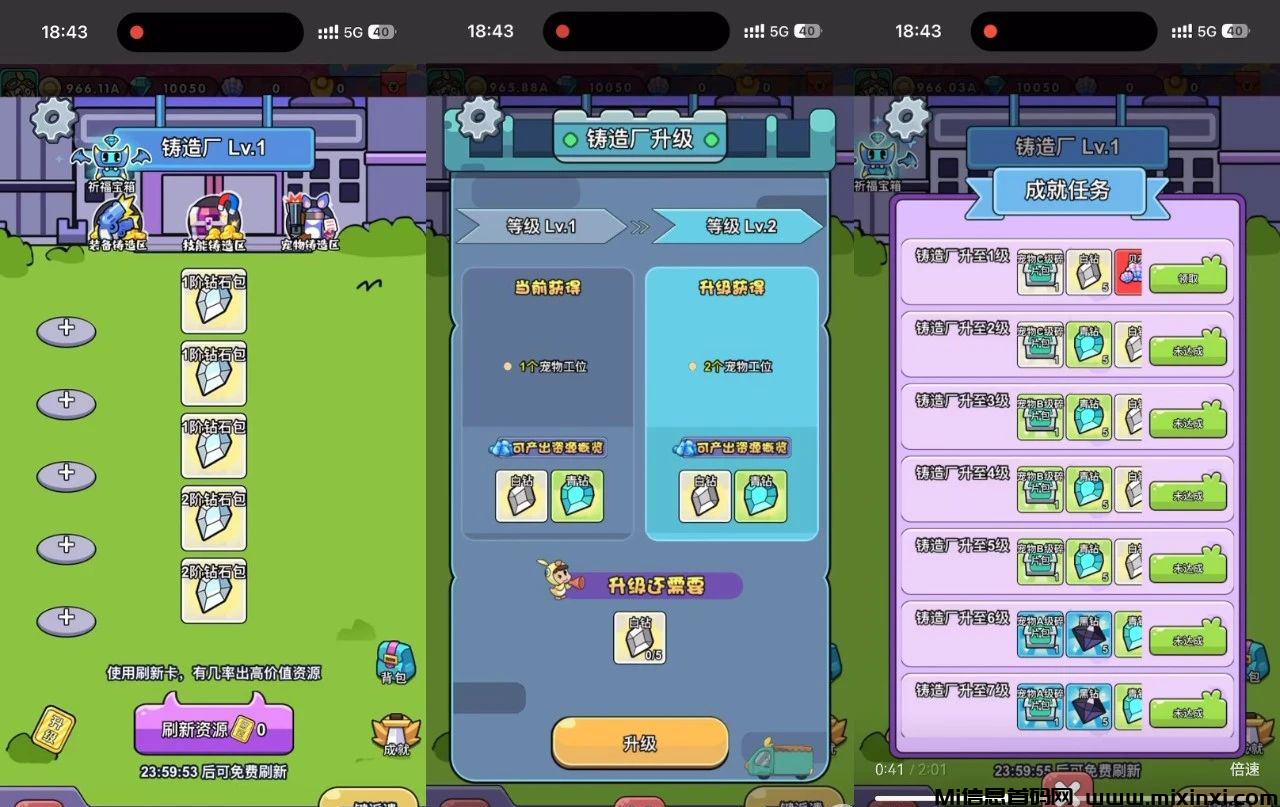
Task: Tap the 刷新资源 refresh resources button
Action: click(213, 727)
